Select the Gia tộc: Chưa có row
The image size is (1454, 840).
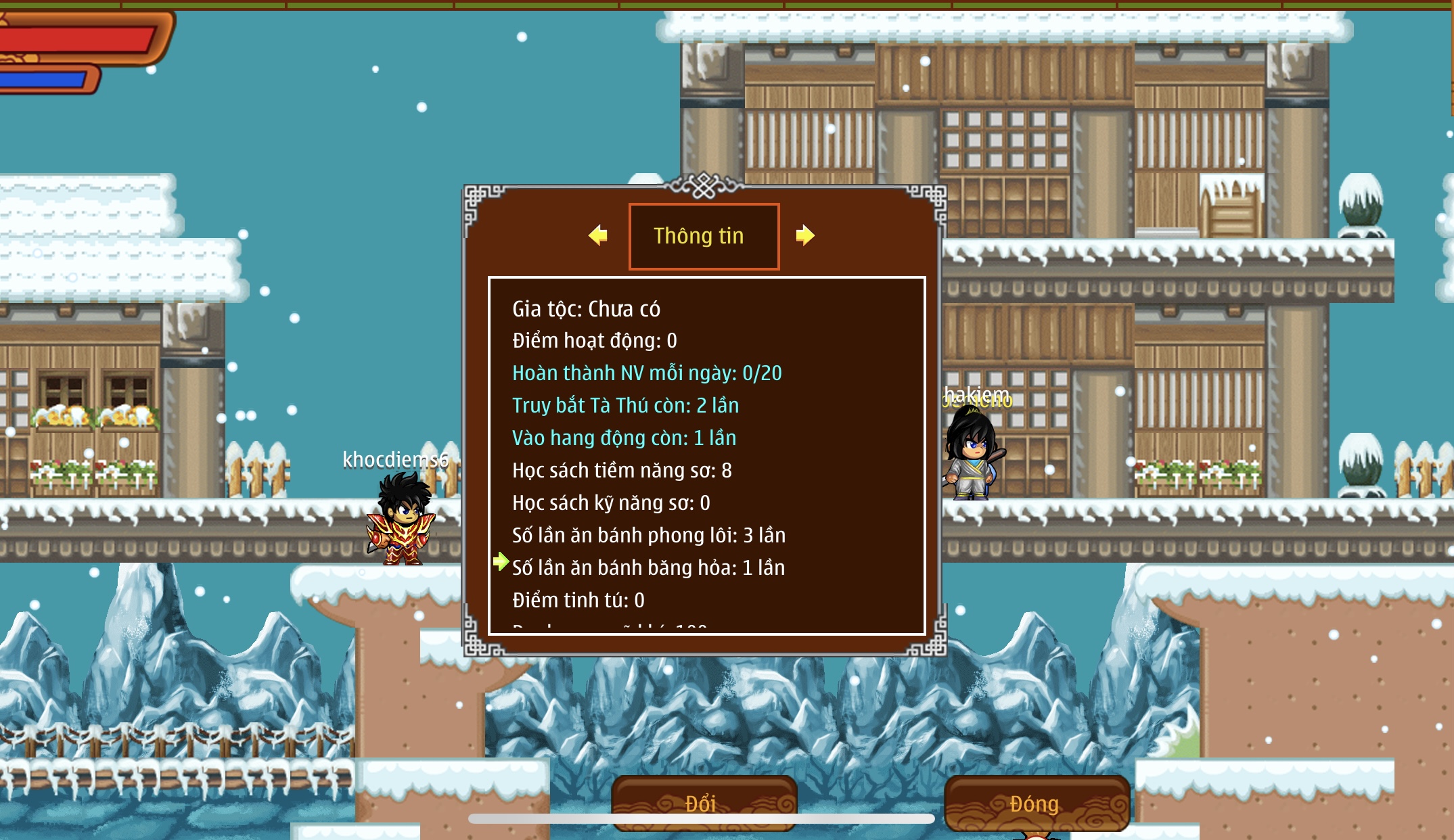coord(586,309)
